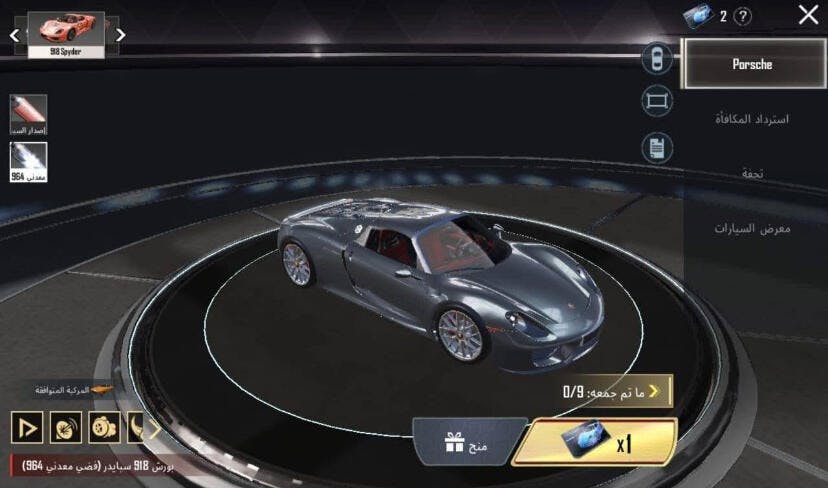Viewport: 828px width, 488px height.
Task: Show the previous car with left arrow
Action: coord(14,35)
